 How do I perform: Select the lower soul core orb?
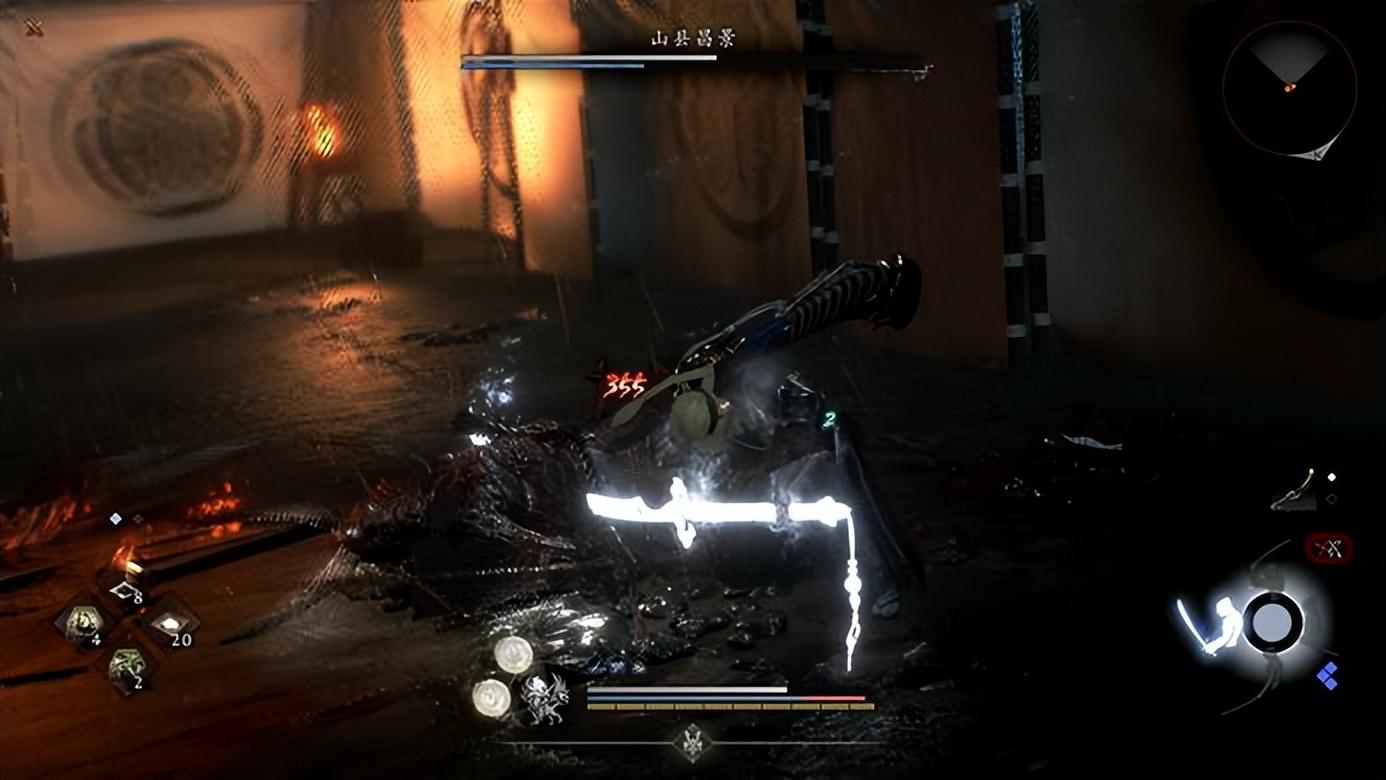tap(491, 697)
